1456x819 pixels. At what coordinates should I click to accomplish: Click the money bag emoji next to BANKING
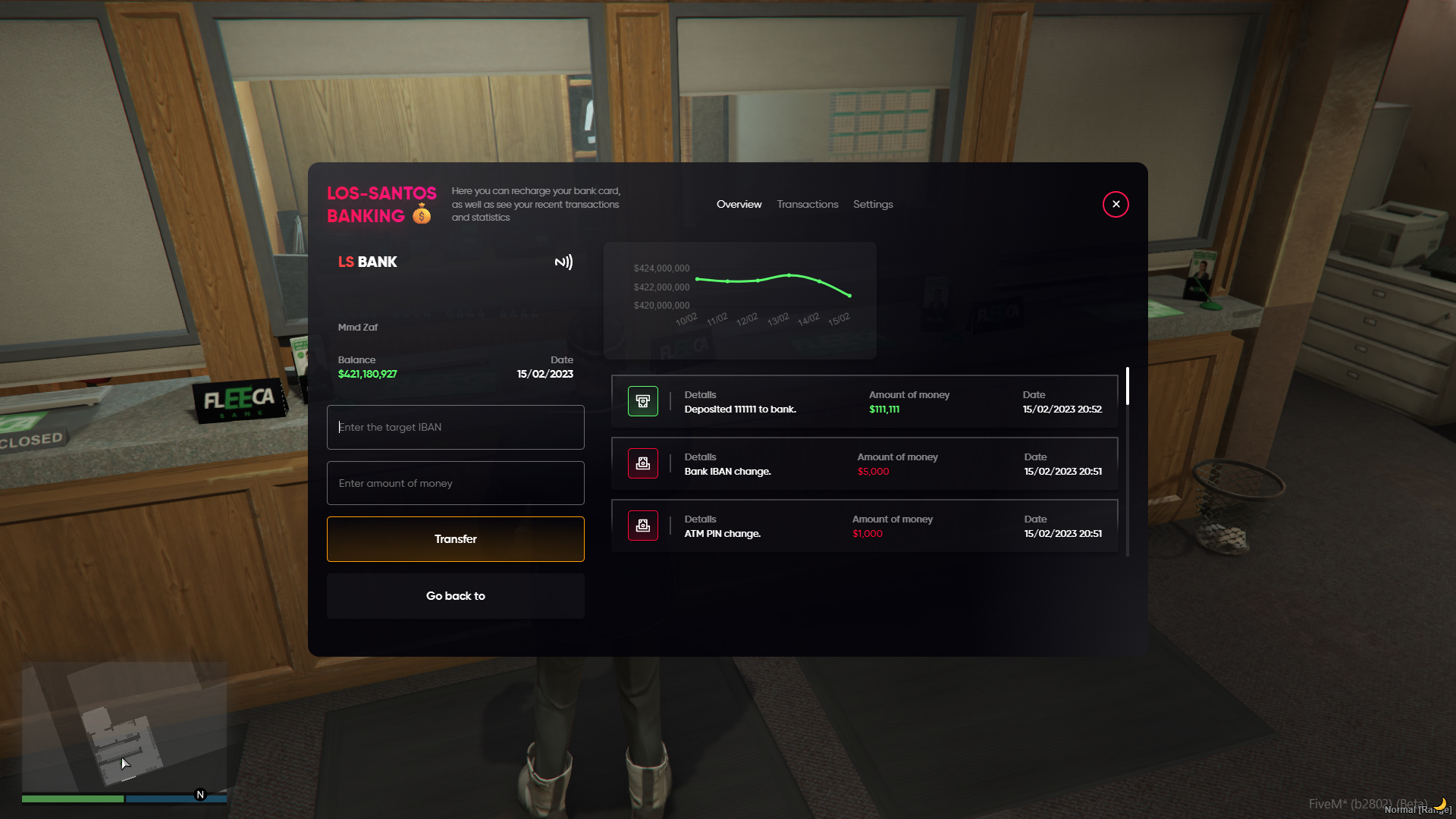420,215
